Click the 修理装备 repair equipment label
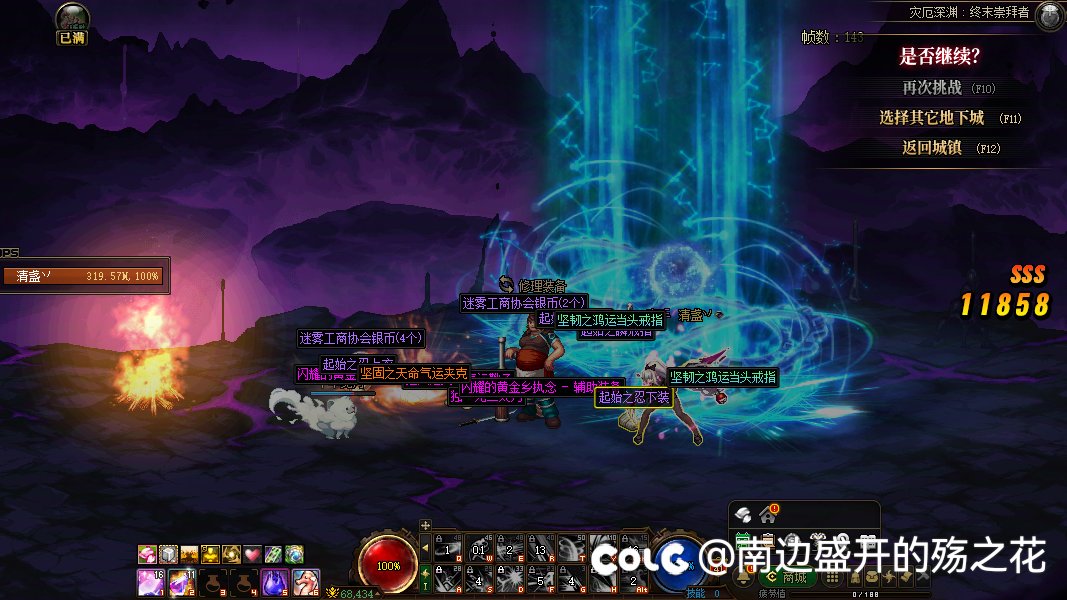The height and width of the screenshot is (600, 1067). pyautogui.click(x=542, y=286)
